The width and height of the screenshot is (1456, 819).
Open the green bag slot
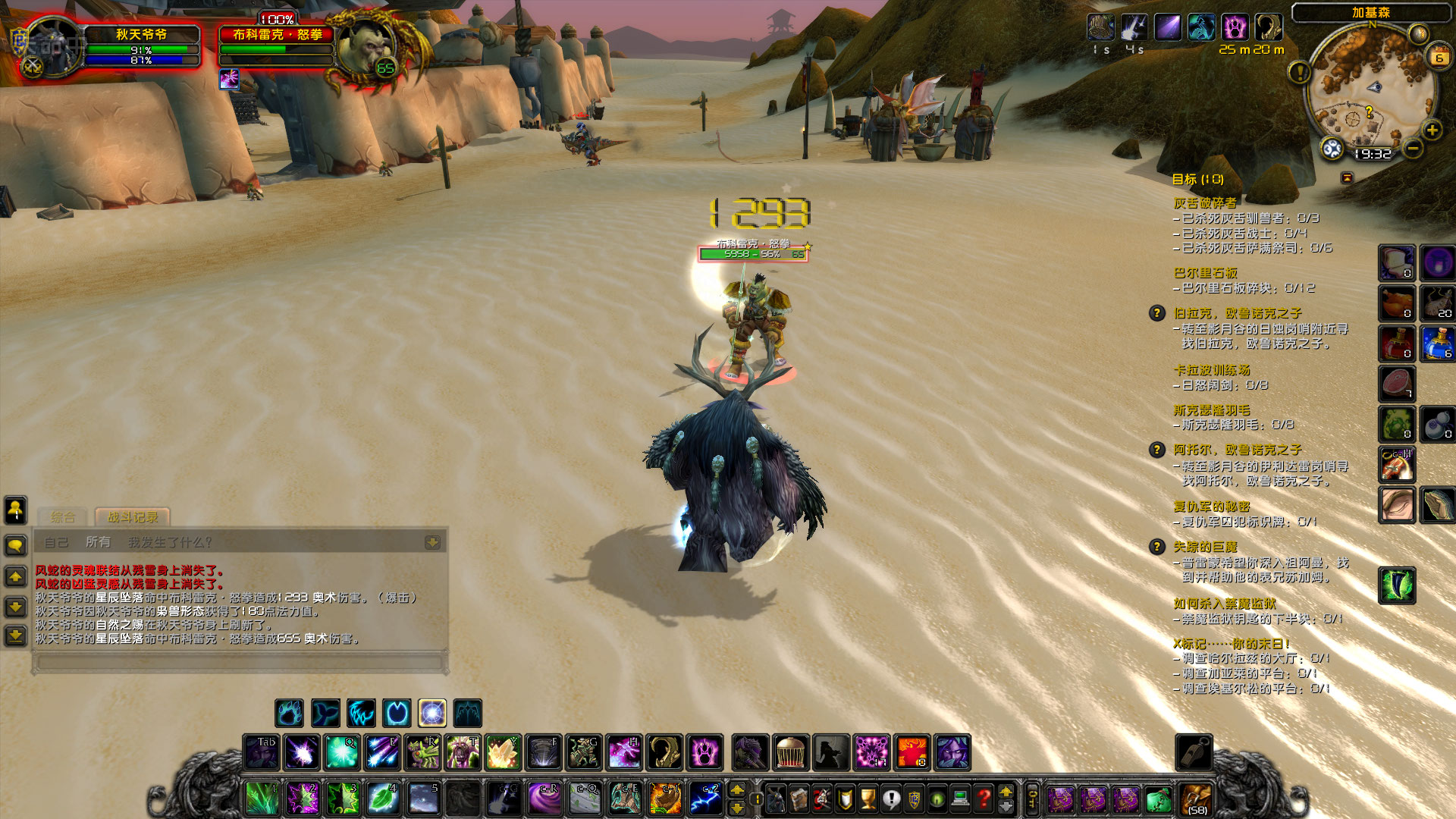point(1158,799)
